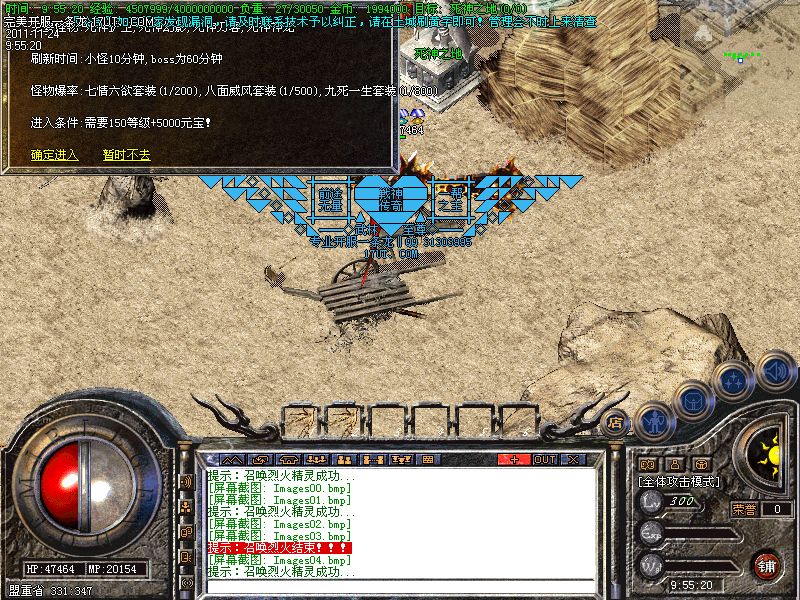
Task: Open the character figure round icon
Action: pyautogui.click(x=655, y=419)
